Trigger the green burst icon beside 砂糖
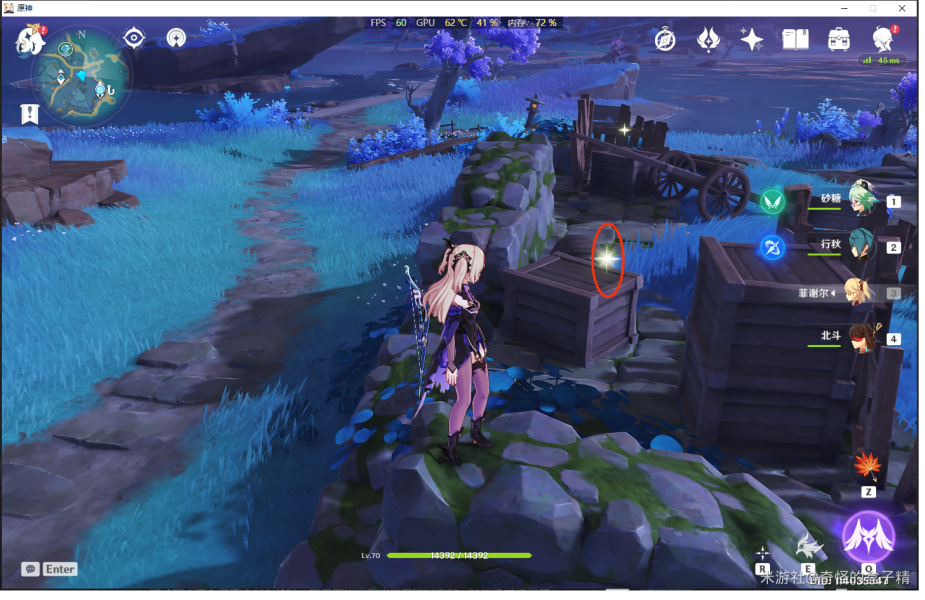Screen dimensions: 925x600 [772, 202]
